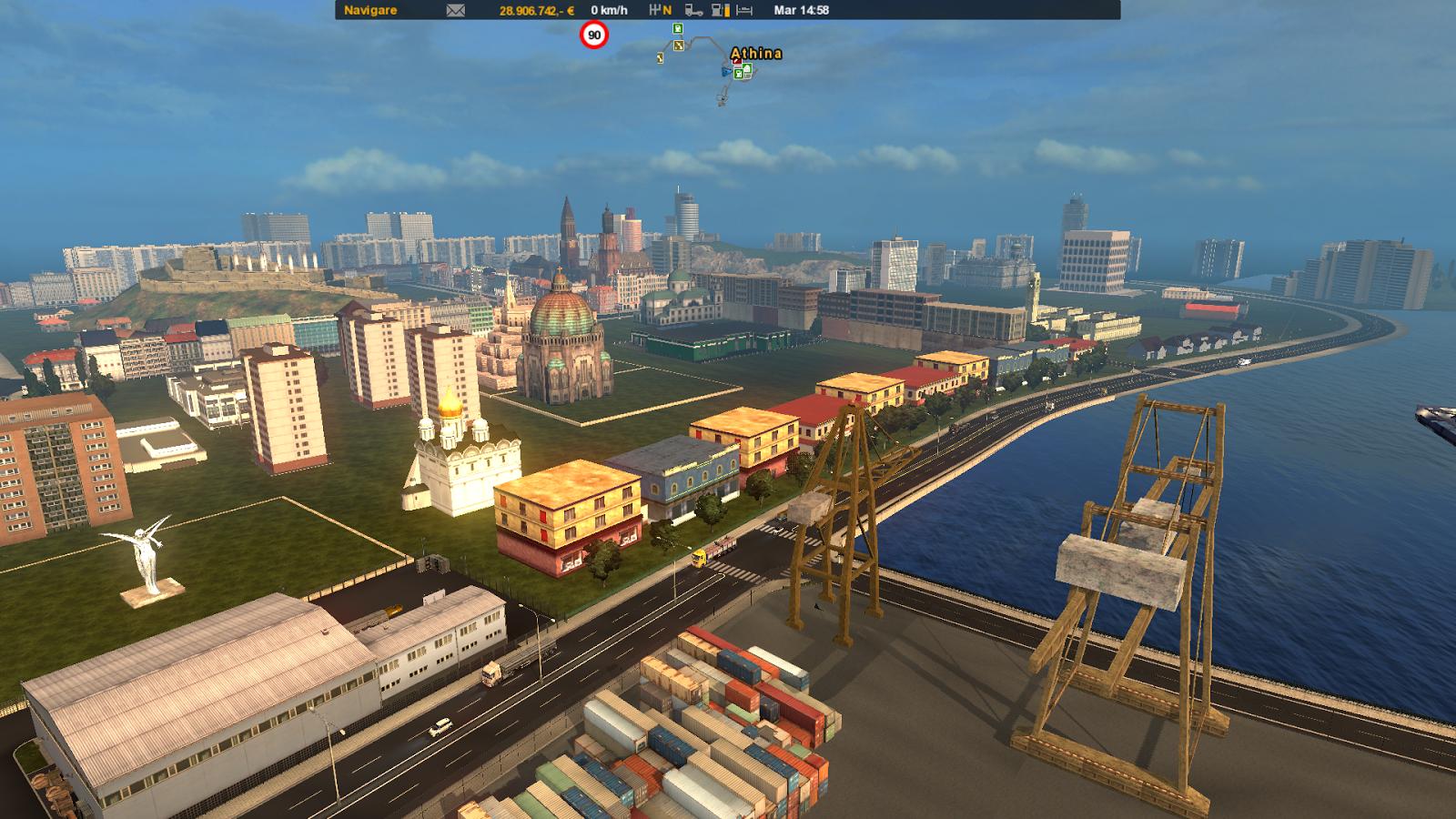Select the rest bed fatigue icon
This screenshot has height=819, width=1456.
click(744, 10)
